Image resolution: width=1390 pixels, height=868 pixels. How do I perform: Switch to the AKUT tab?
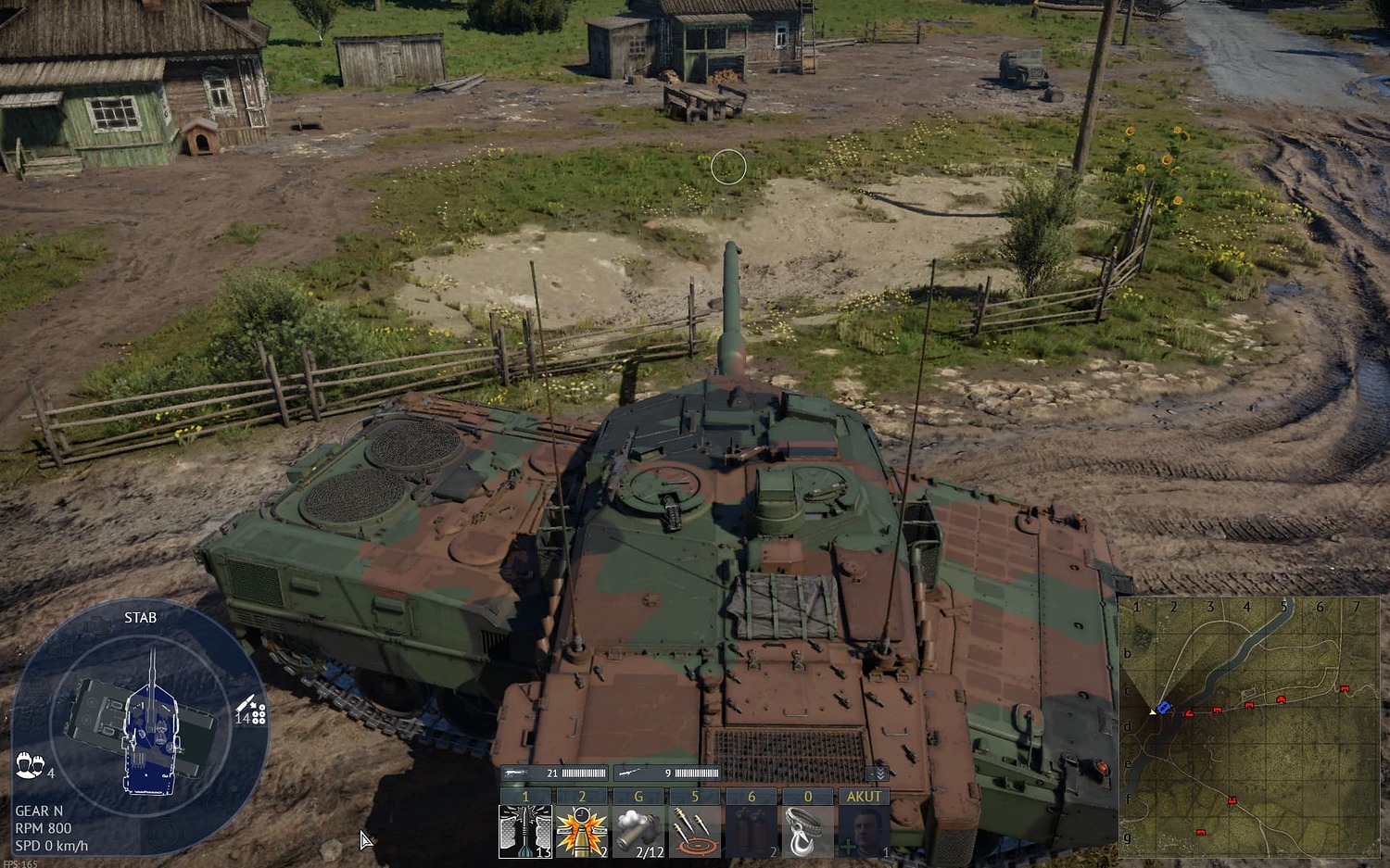pyautogui.click(x=864, y=796)
